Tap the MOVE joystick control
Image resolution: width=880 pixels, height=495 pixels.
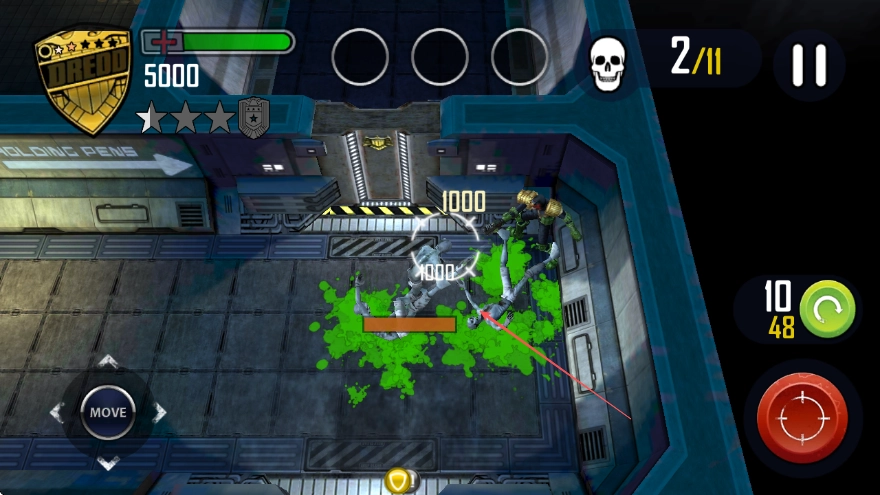click(x=108, y=412)
